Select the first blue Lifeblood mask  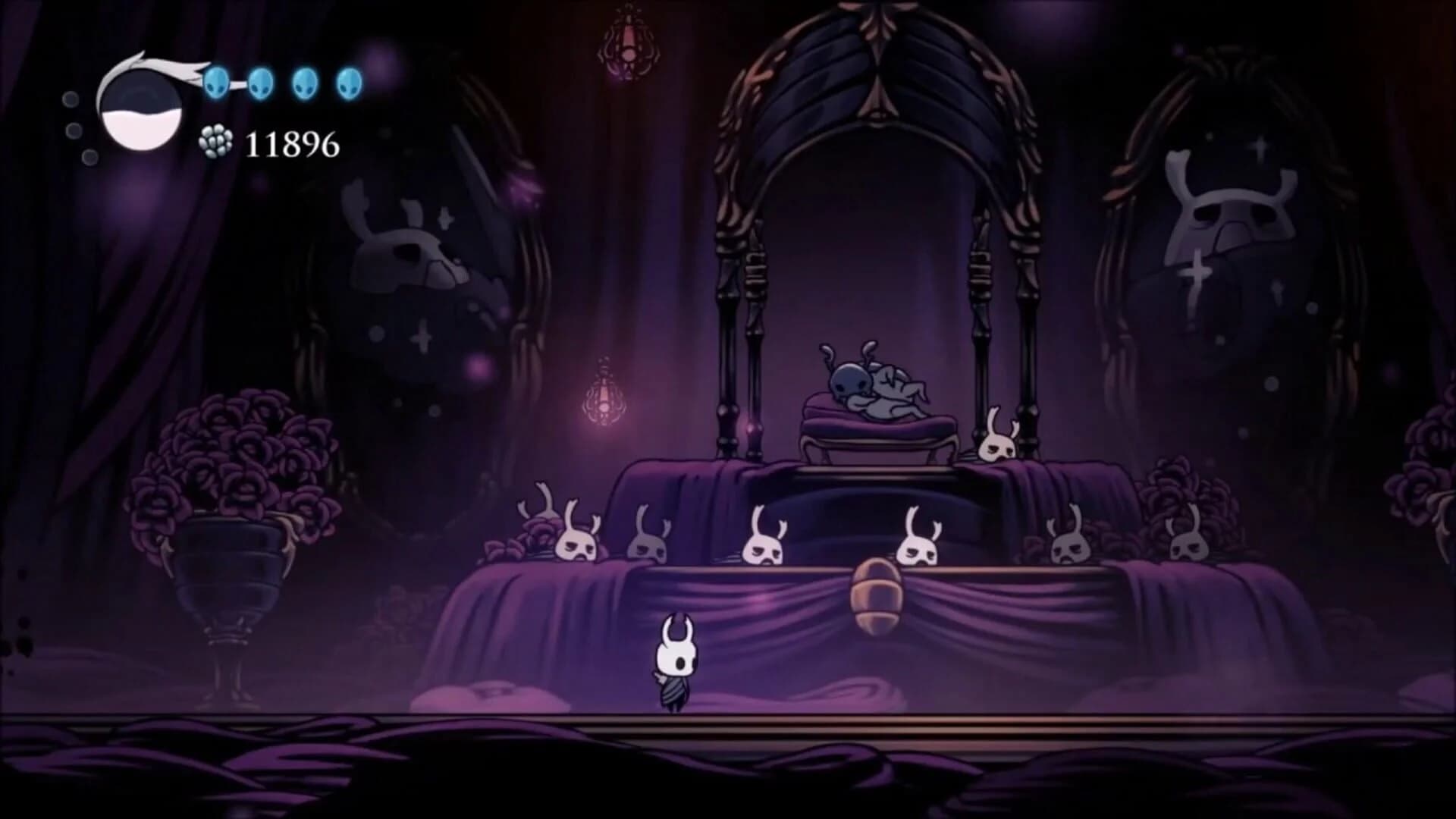(217, 83)
